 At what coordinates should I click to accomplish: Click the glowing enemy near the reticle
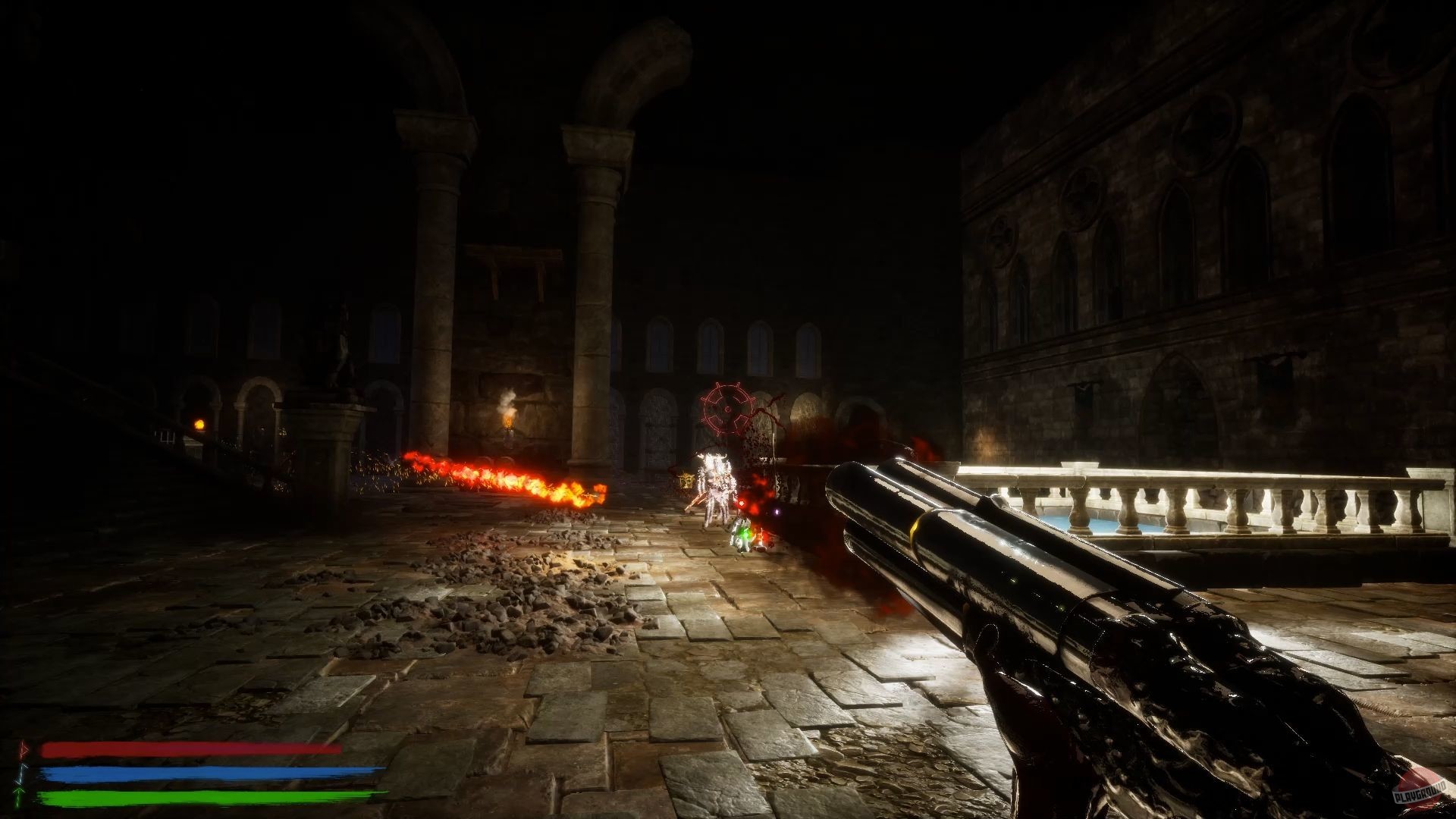click(x=713, y=478)
